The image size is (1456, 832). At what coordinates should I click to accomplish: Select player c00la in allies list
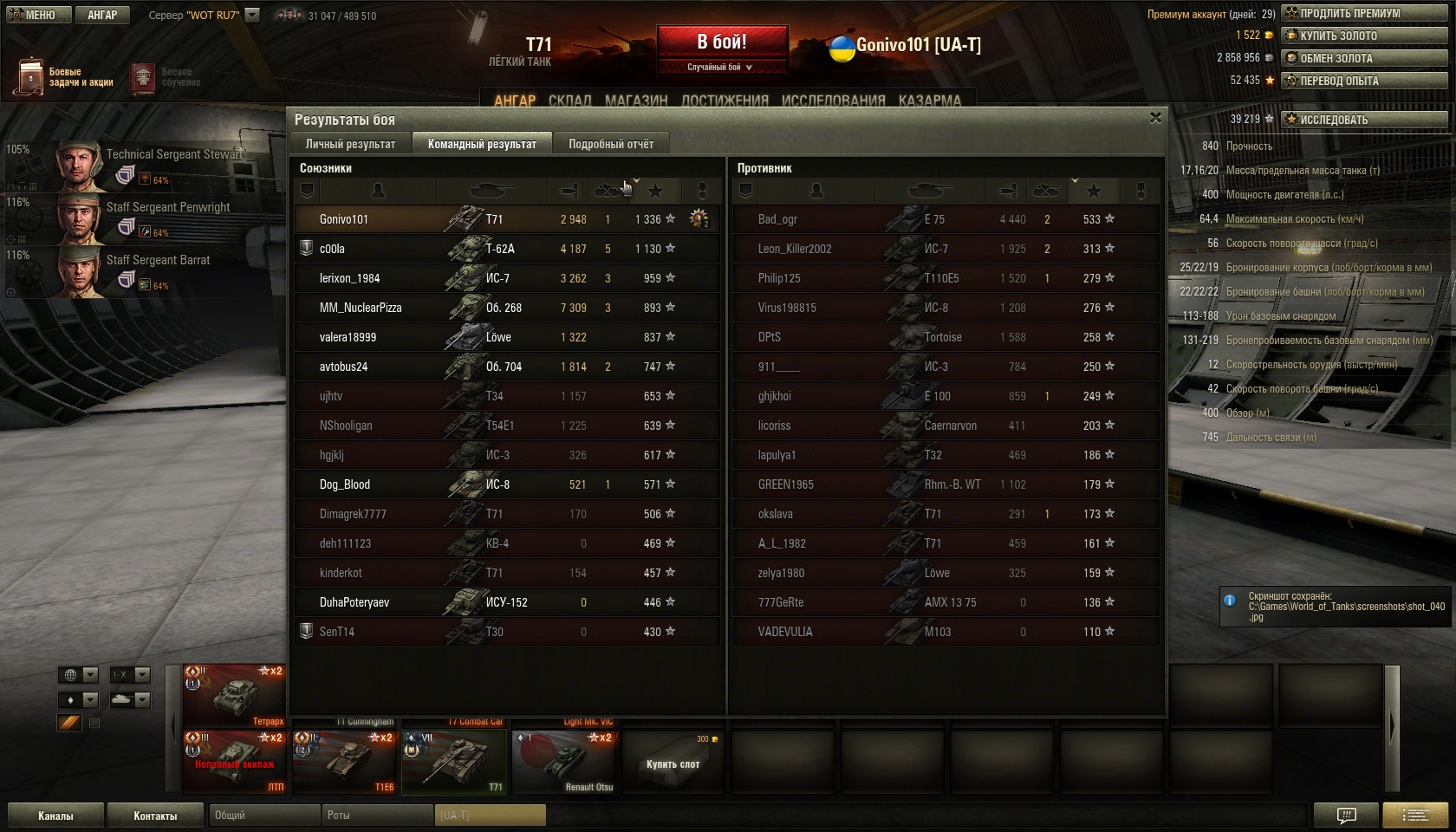(x=333, y=249)
